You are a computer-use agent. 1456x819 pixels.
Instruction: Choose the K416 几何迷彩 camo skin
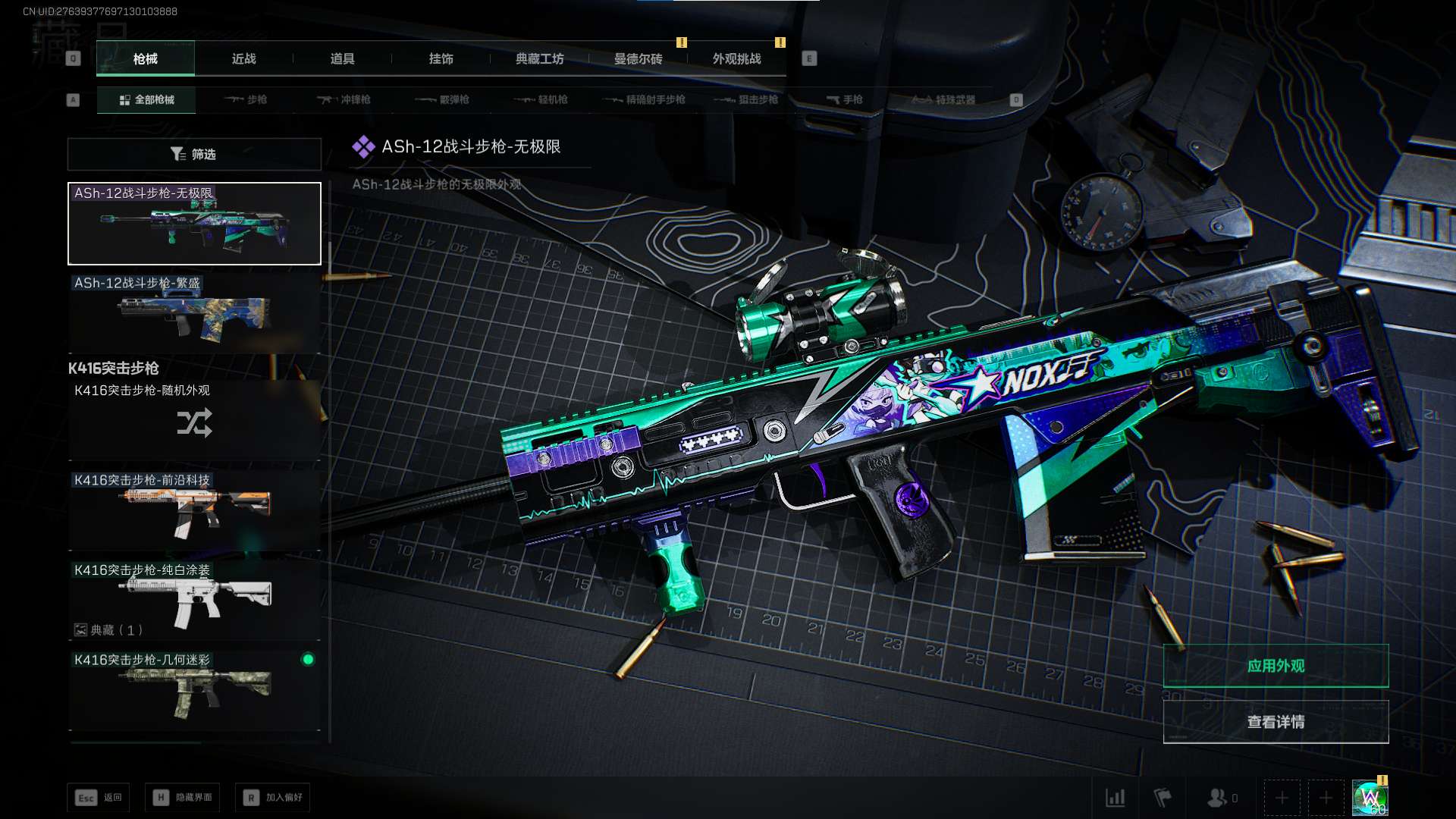click(x=194, y=690)
